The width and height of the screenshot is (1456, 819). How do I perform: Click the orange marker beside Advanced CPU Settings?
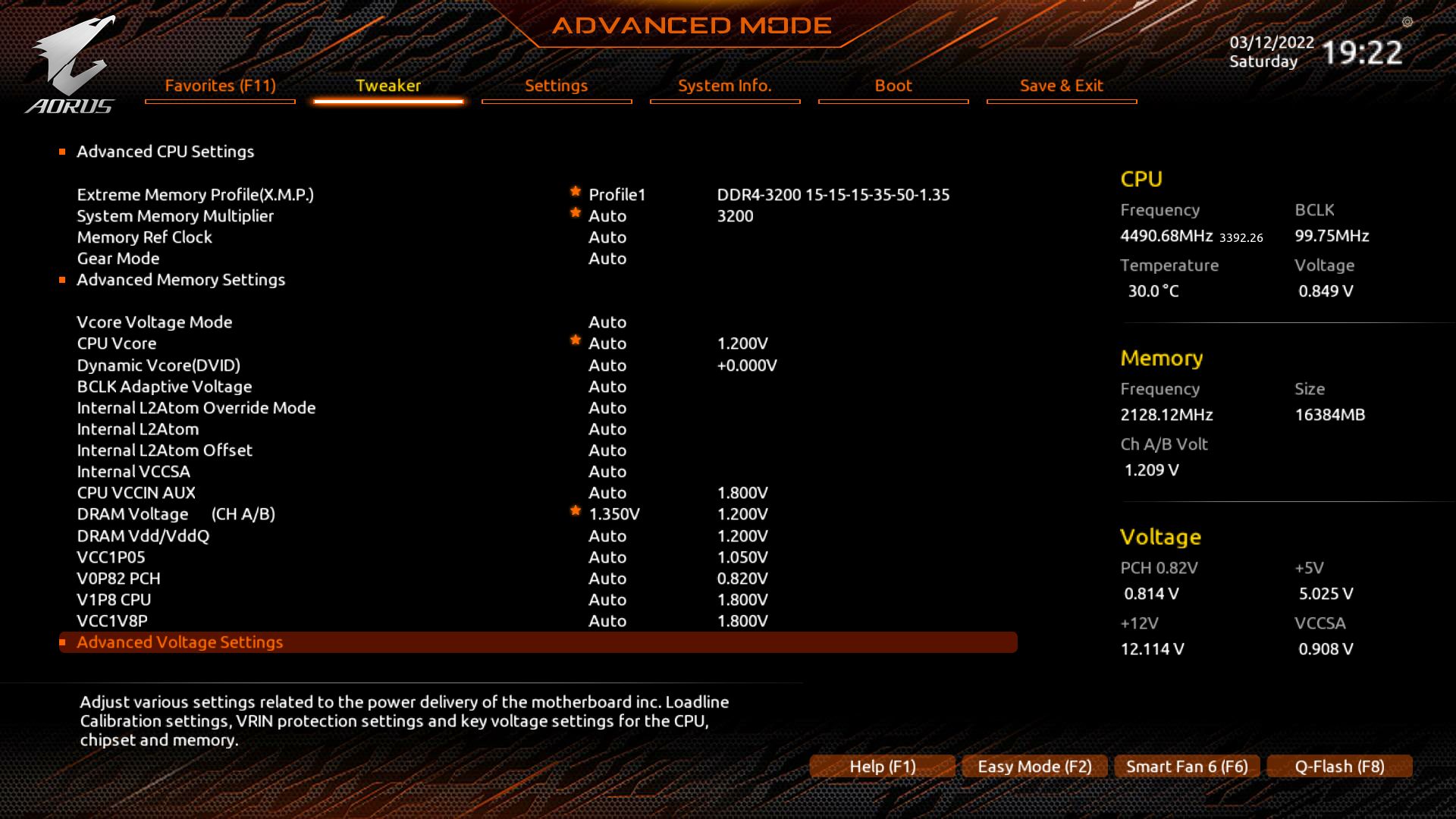point(64,151)
